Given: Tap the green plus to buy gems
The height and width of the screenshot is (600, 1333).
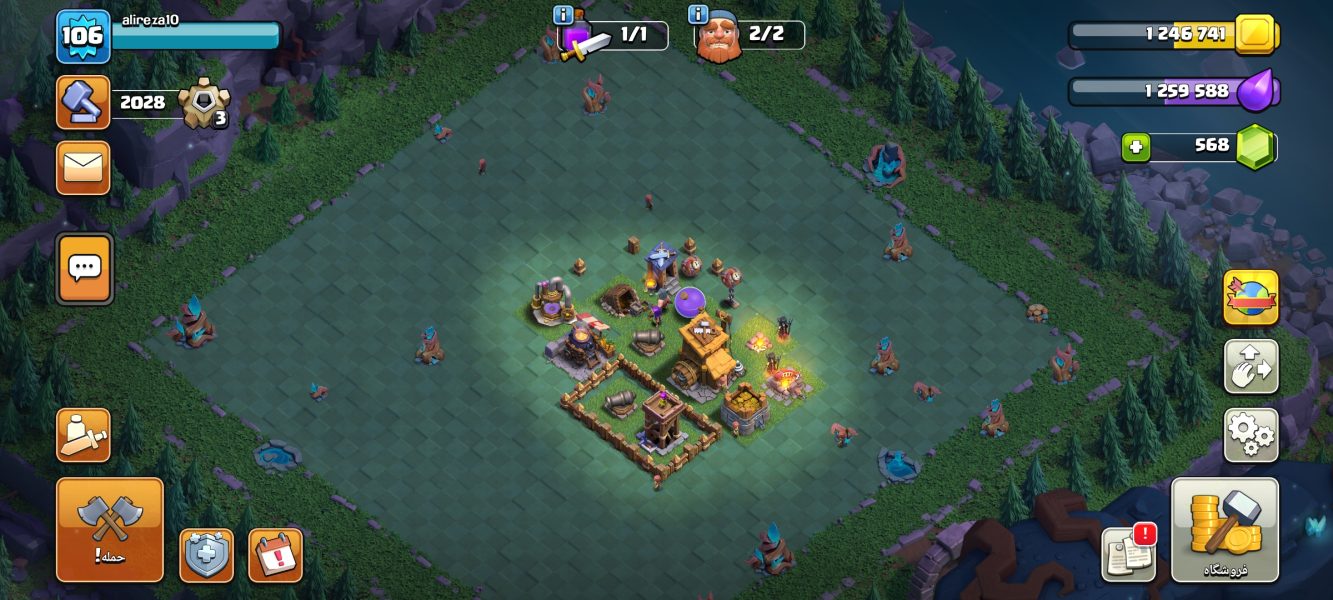Looking at the screenshot, I should 1135,148.
